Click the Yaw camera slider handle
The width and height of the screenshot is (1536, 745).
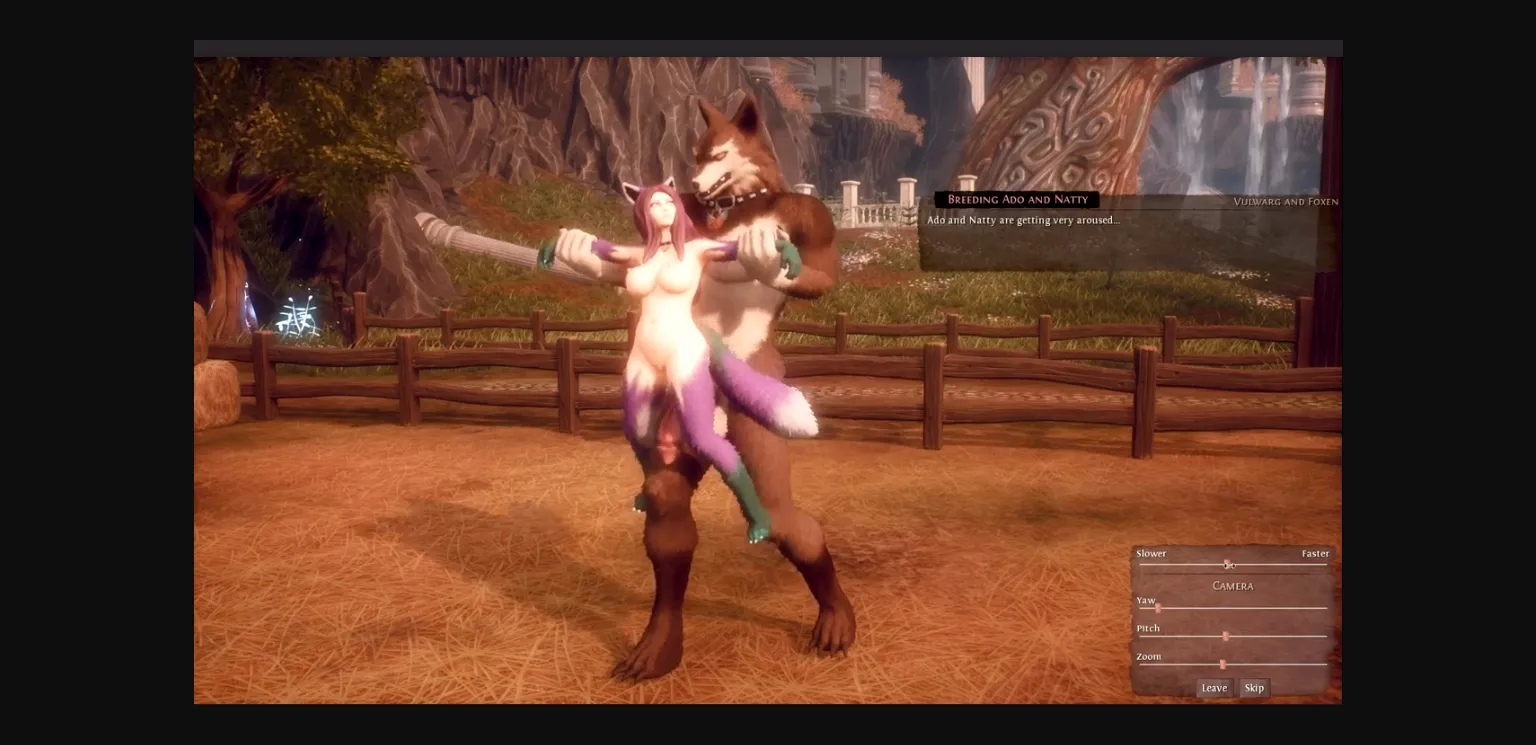(x=1158, y=607)
